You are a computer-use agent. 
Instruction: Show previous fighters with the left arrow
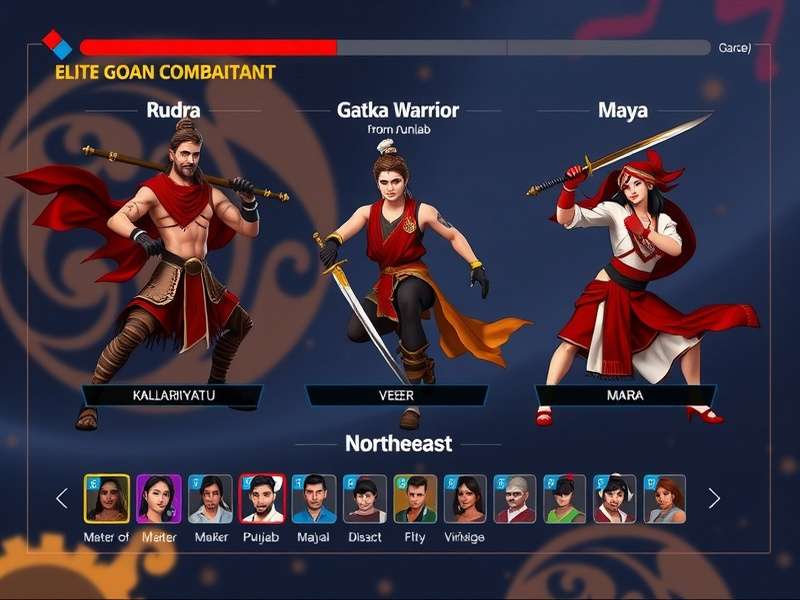(62, 498)
